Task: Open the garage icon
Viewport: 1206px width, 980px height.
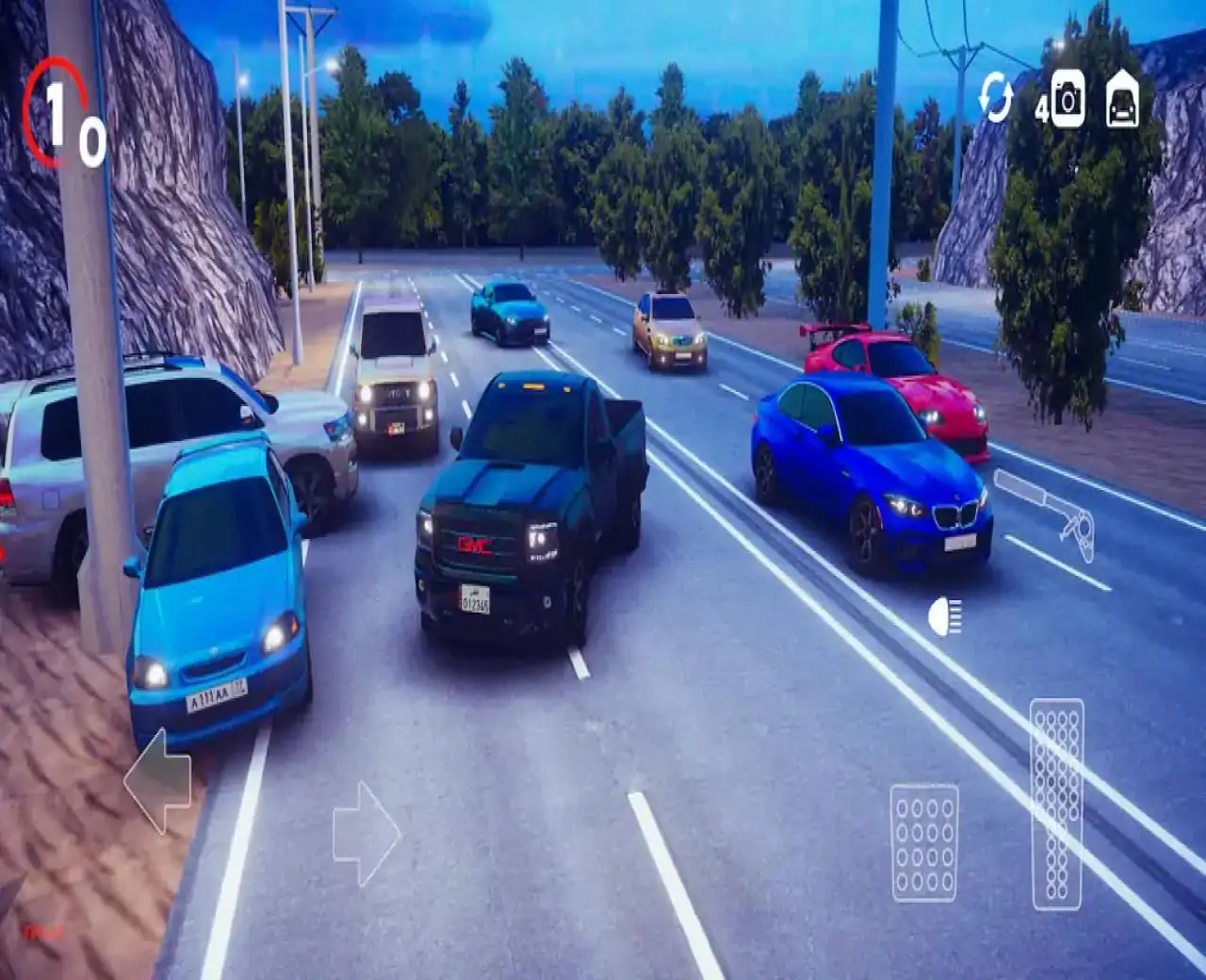Action: [x=1121, y=100]
